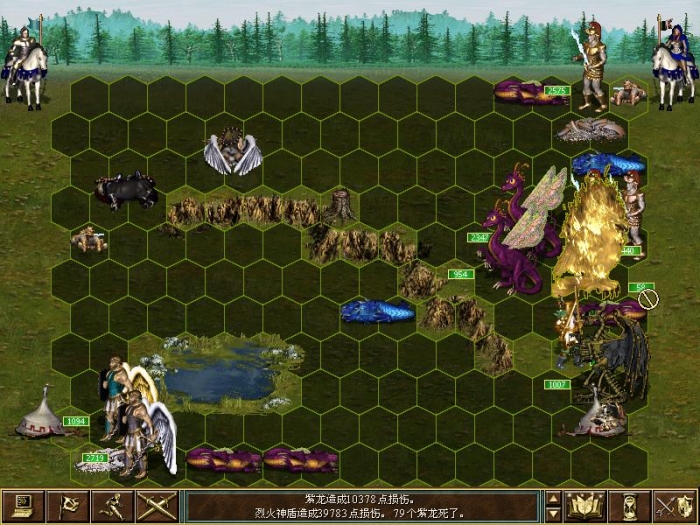Defend with the sword-and-shield button
The width and height of the screenshot is (700, 525).
(x=675, y=506)
